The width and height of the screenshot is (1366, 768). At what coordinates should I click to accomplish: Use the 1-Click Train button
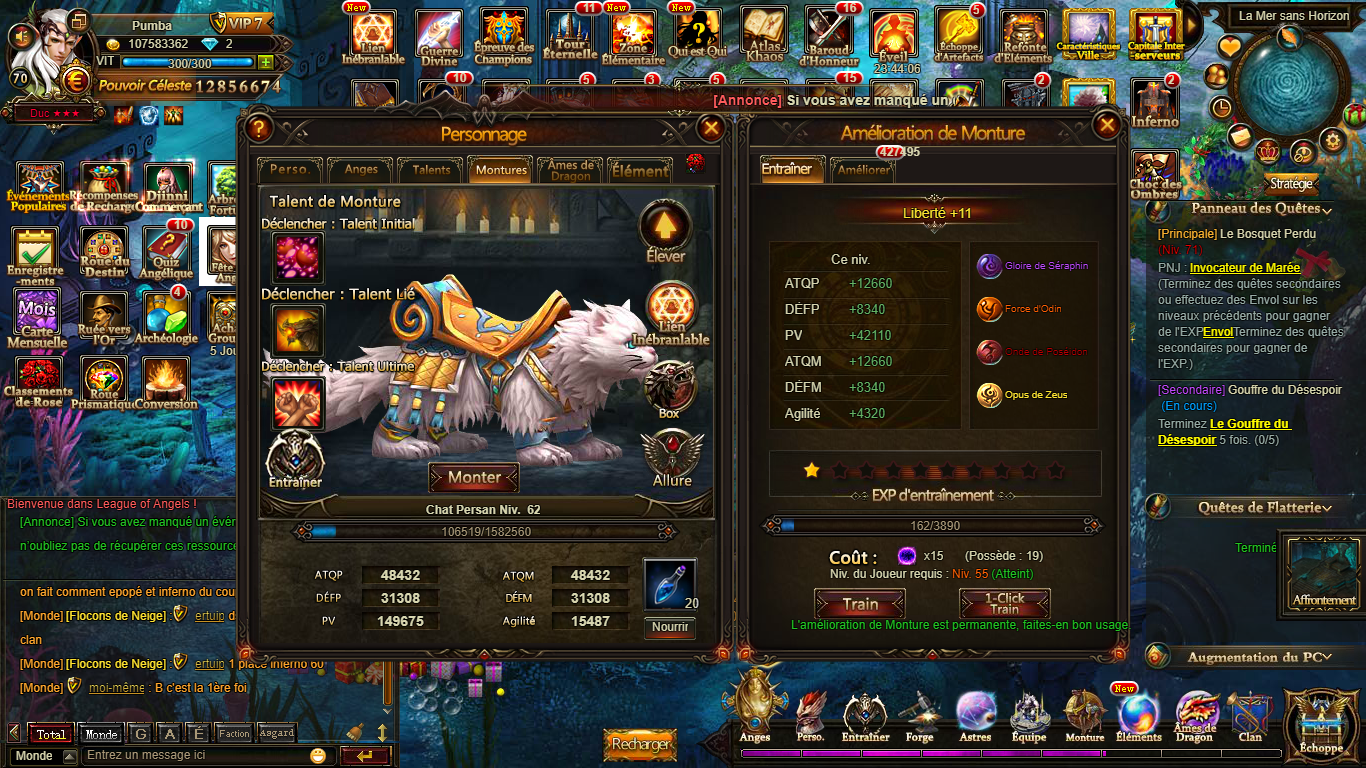coord(1004,604)
